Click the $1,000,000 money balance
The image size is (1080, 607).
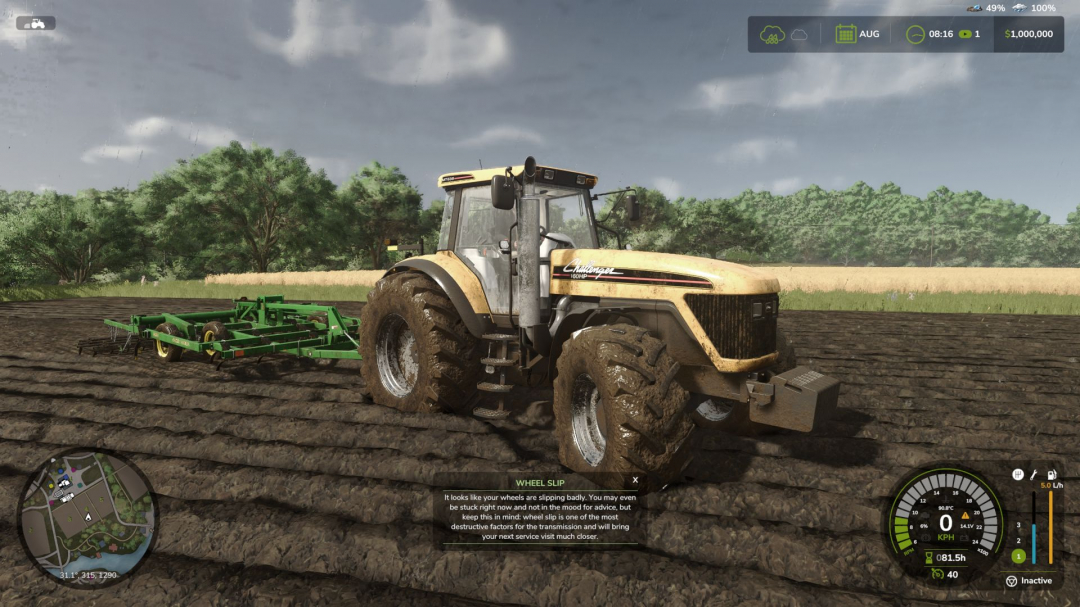(x=1029, y=34)
